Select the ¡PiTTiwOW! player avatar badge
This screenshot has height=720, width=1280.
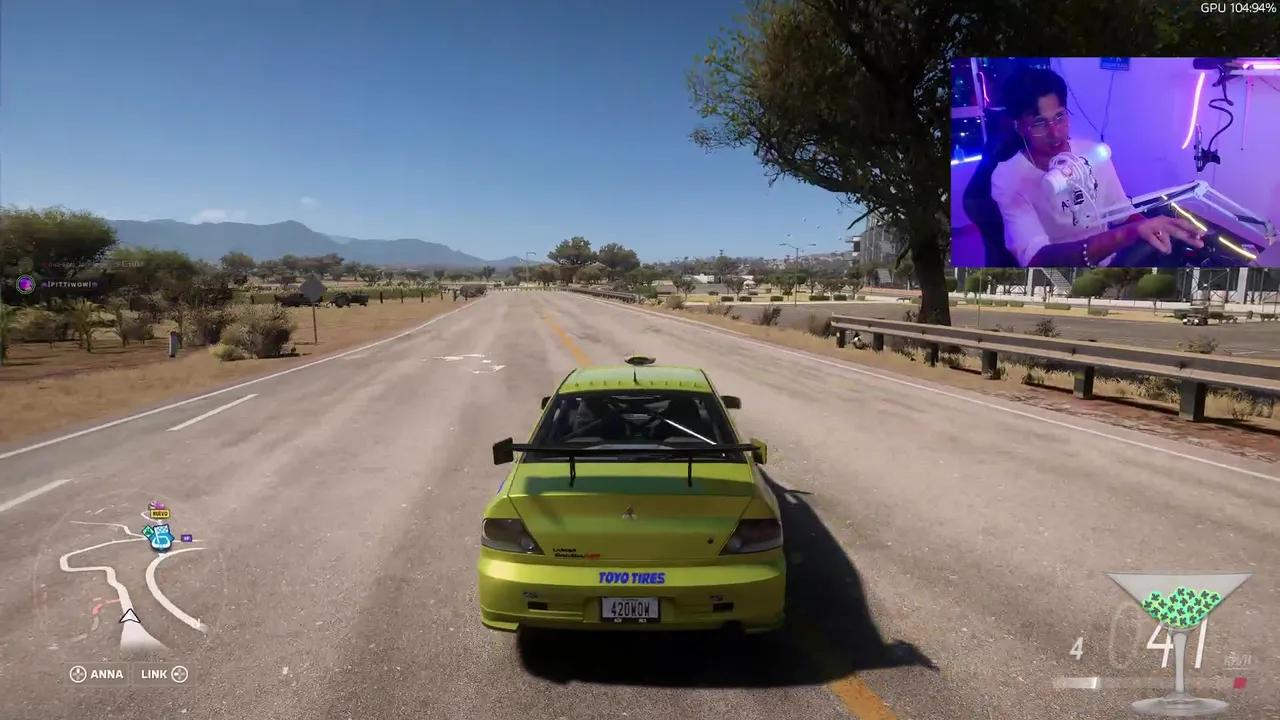[x=26, y=284]
